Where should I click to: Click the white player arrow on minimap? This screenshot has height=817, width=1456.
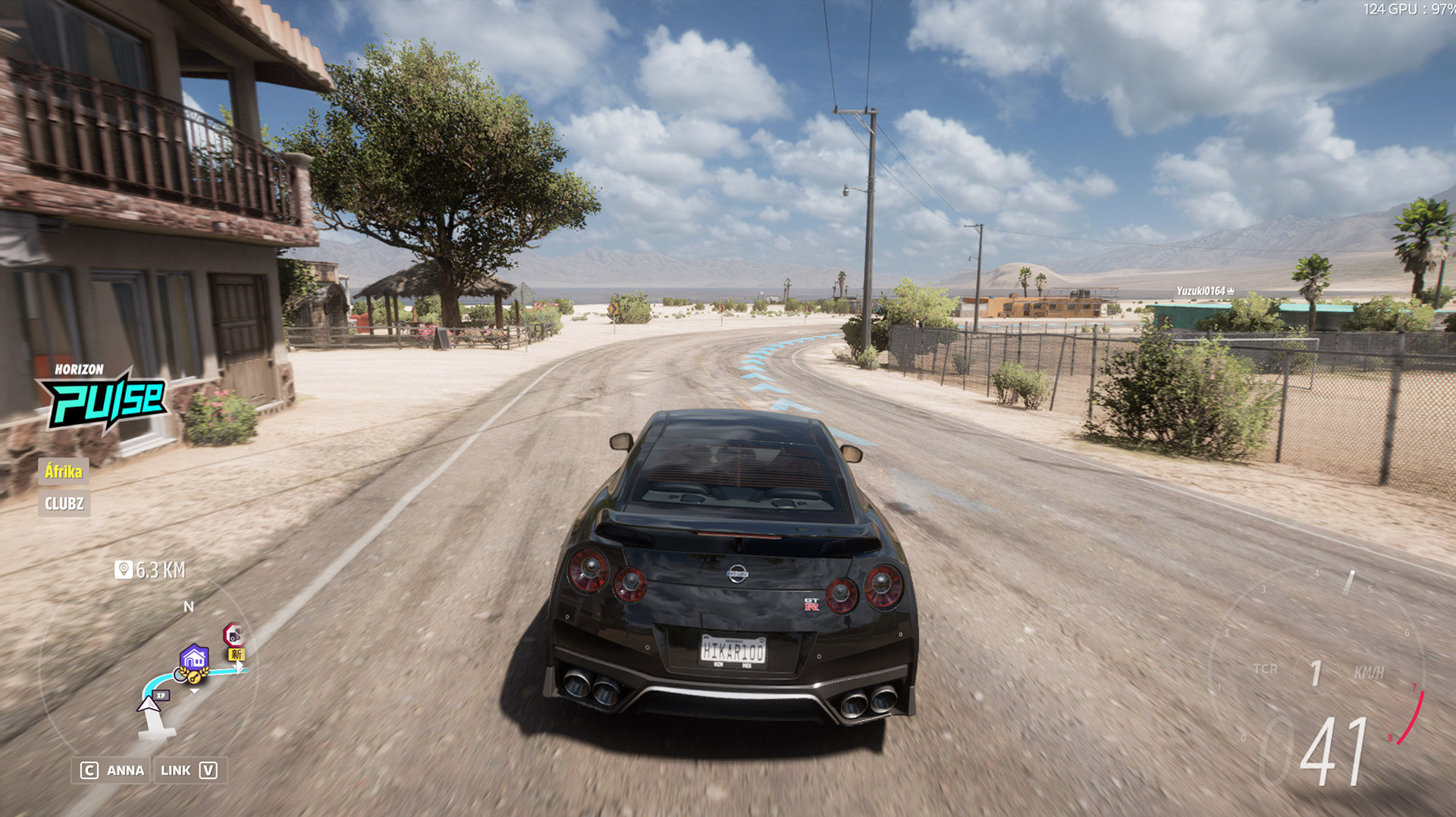tap(148, 705)
